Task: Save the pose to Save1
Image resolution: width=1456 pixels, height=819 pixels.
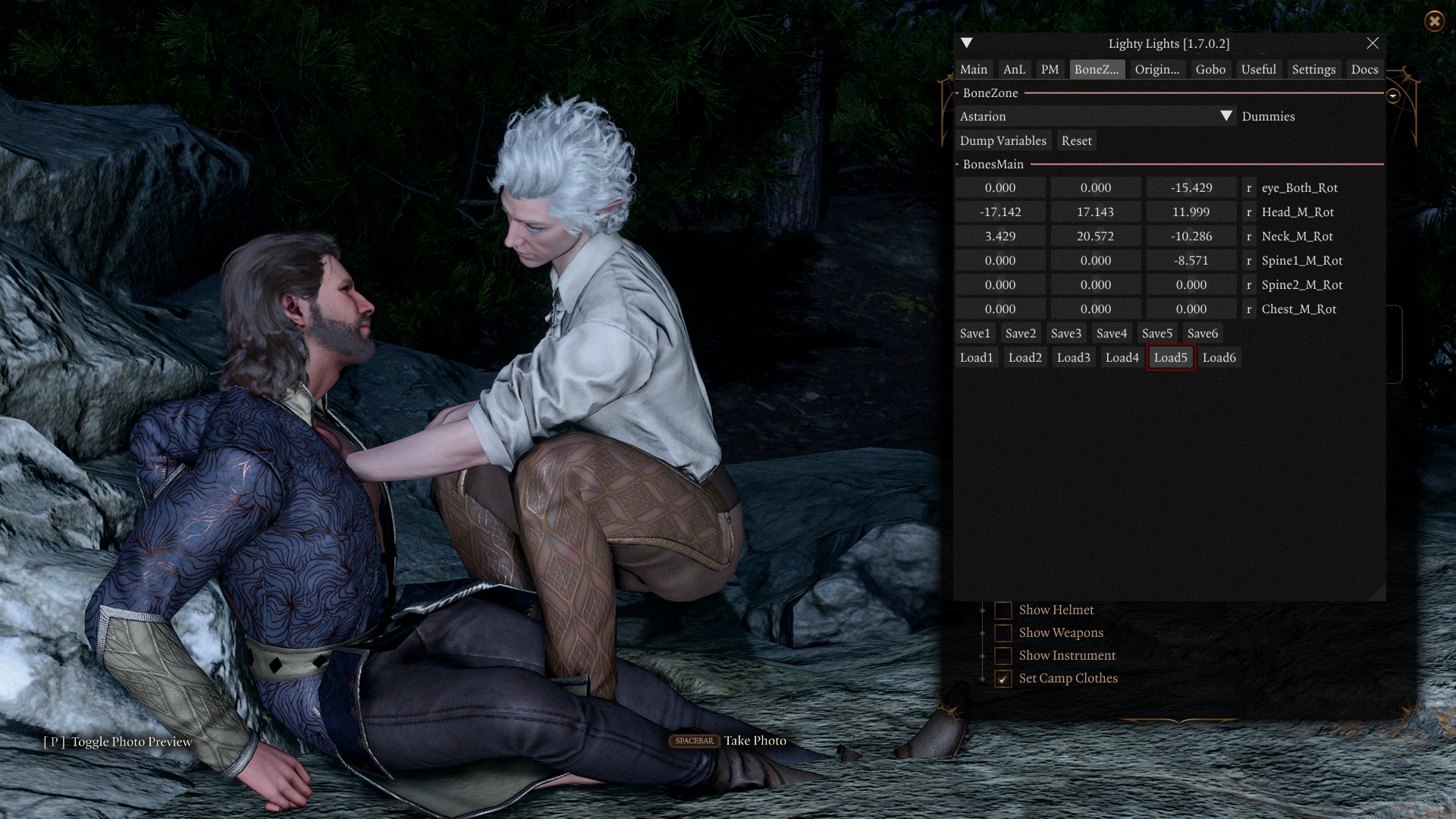Action: (x=974, y=334)
